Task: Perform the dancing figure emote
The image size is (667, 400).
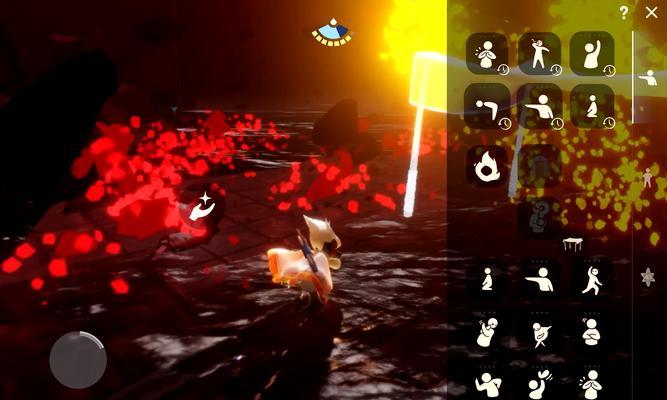Action: [591, 278]
